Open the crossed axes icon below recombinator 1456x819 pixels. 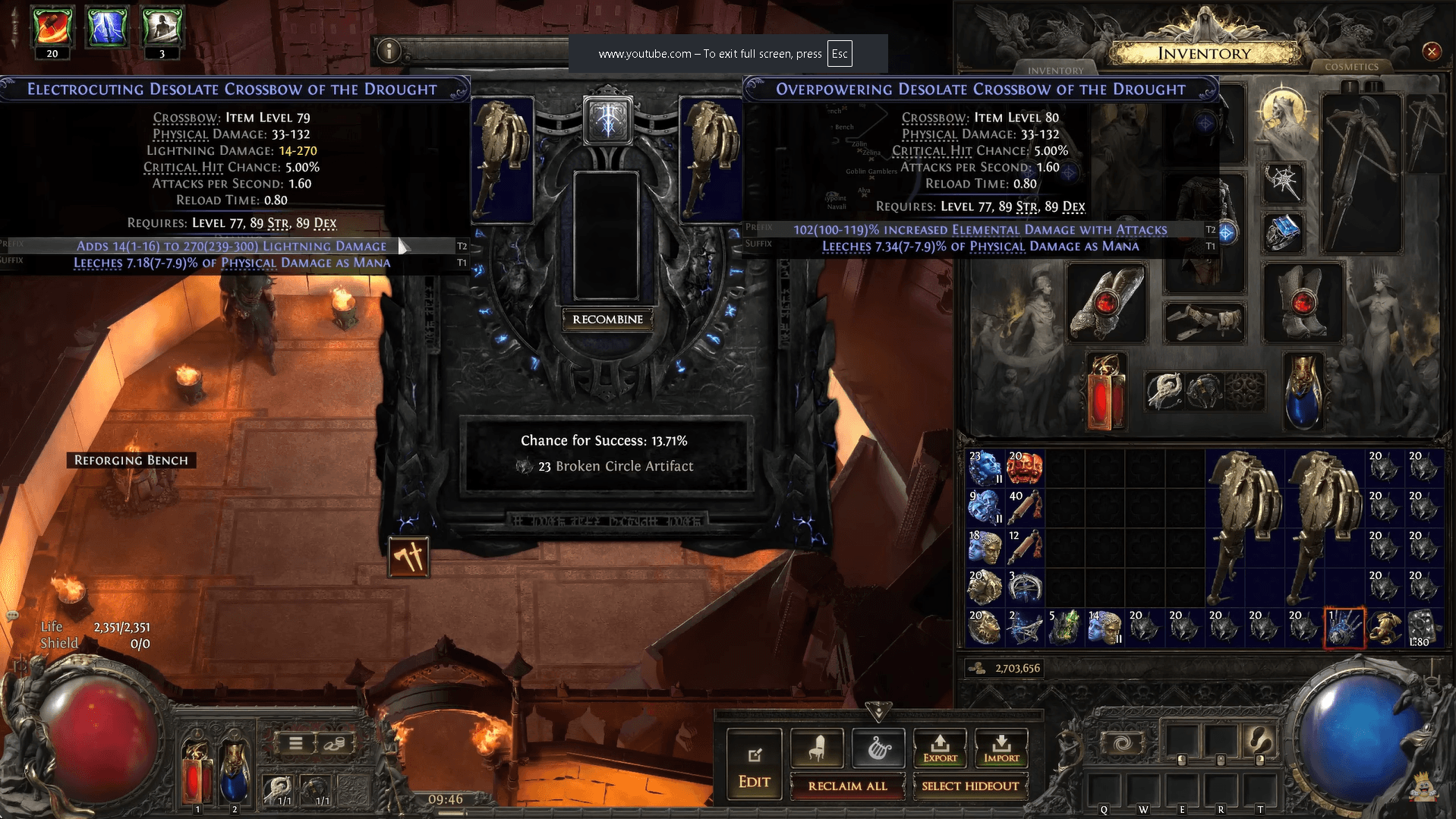tap(408, 557)
